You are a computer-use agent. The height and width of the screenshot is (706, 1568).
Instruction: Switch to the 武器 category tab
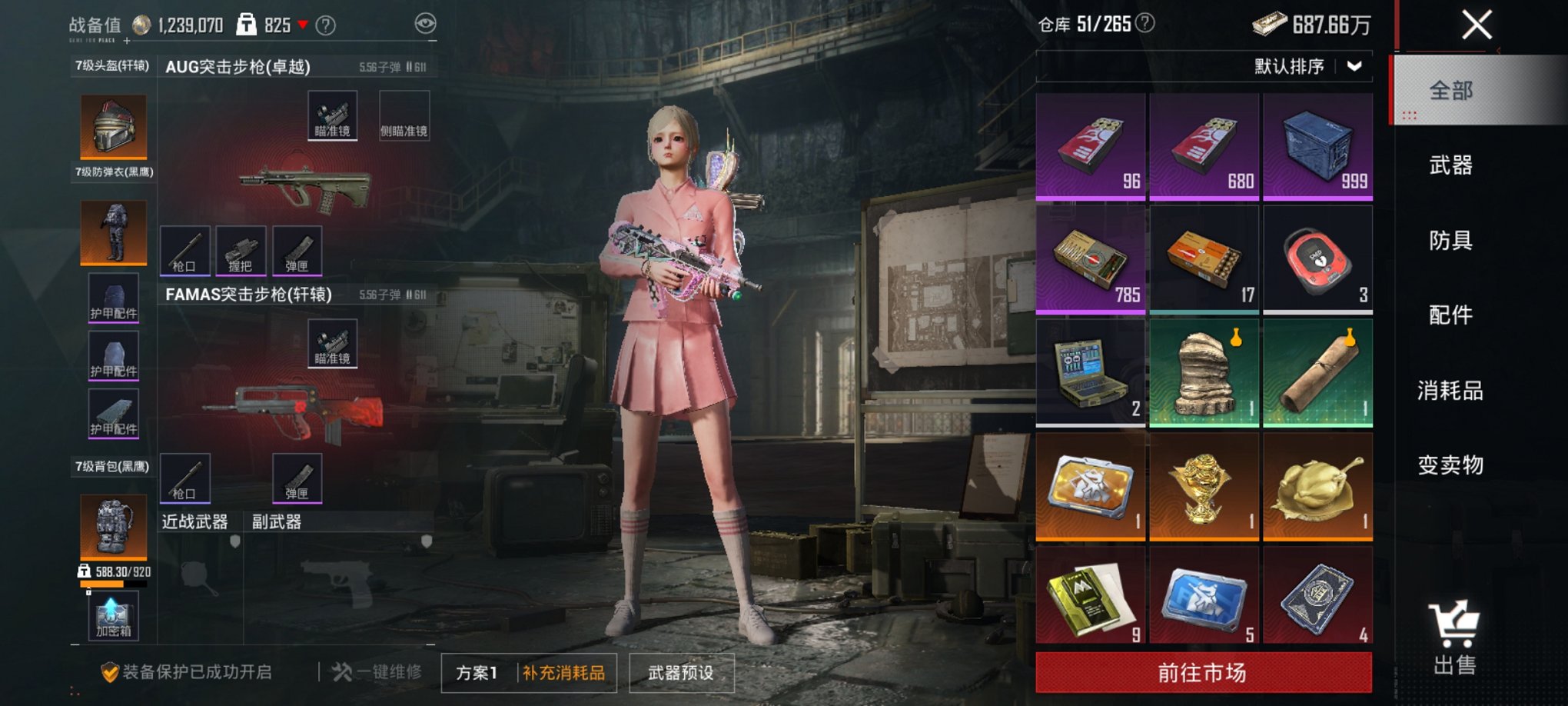click(x=1450, y=165)
